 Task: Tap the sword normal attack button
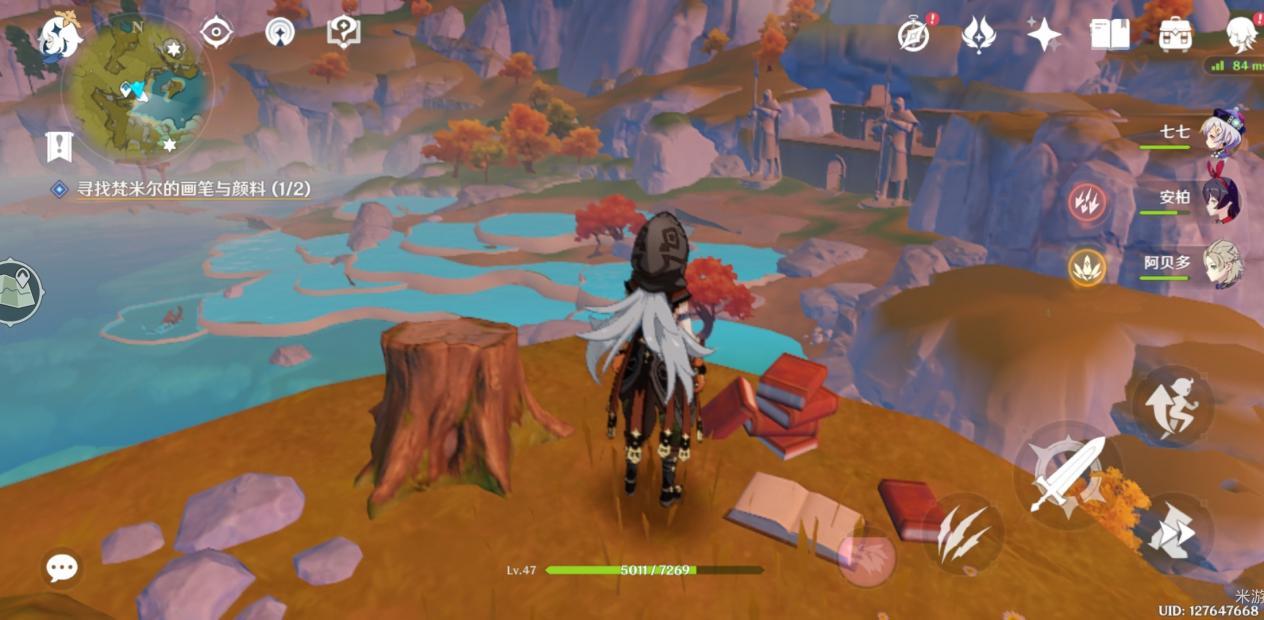[1067, 474]
